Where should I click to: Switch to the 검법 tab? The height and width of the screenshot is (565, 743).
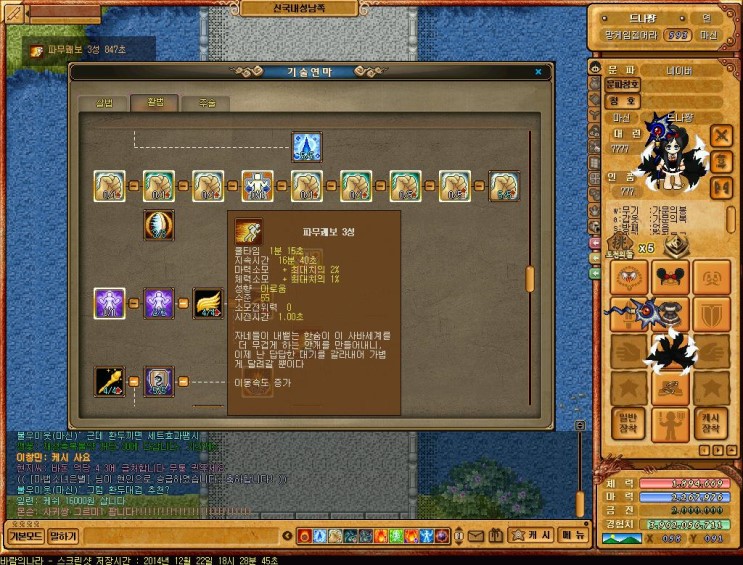click(x=105, y=103)
